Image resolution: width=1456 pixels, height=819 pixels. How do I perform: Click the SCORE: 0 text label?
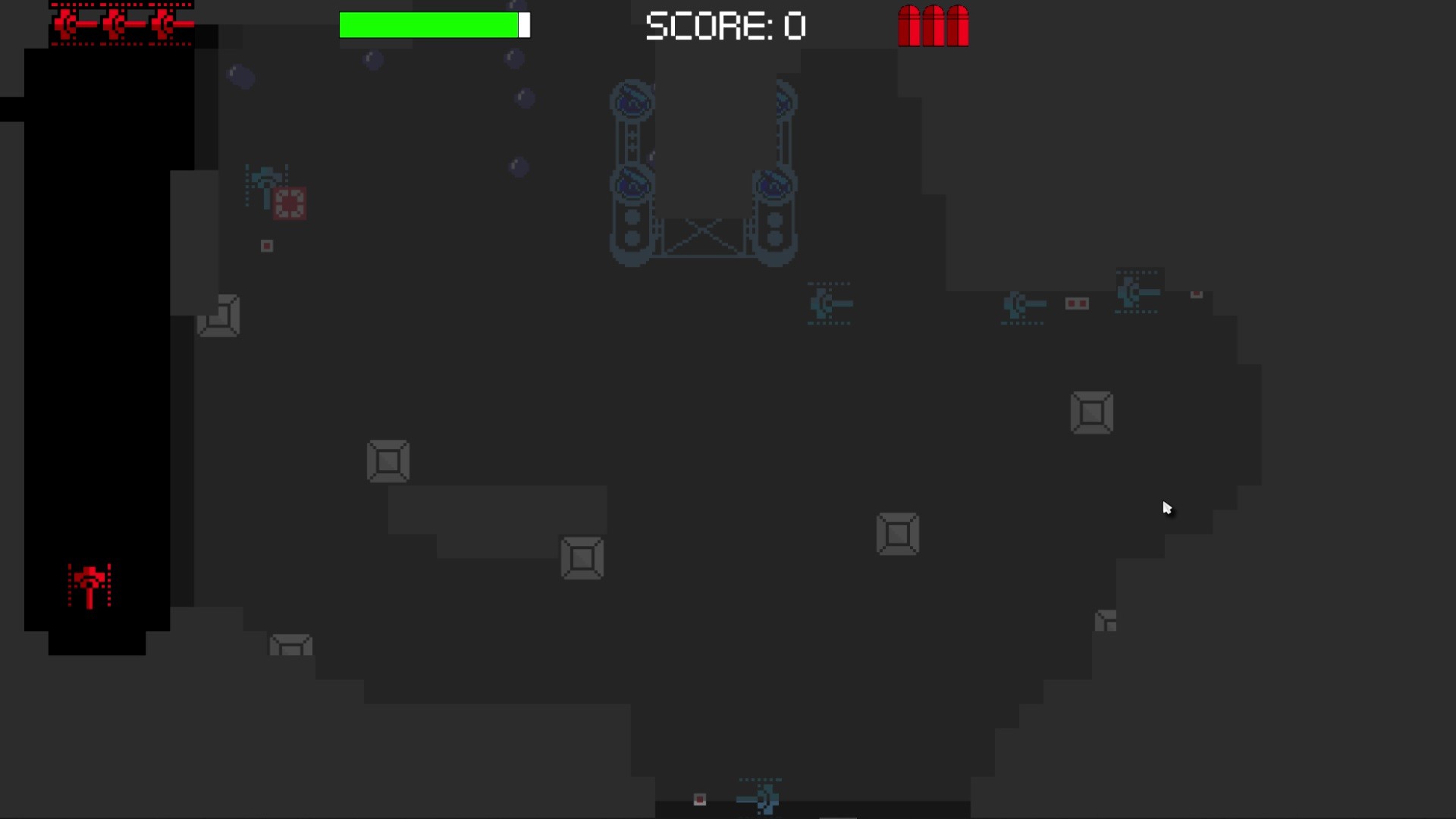tap(726, 26)
